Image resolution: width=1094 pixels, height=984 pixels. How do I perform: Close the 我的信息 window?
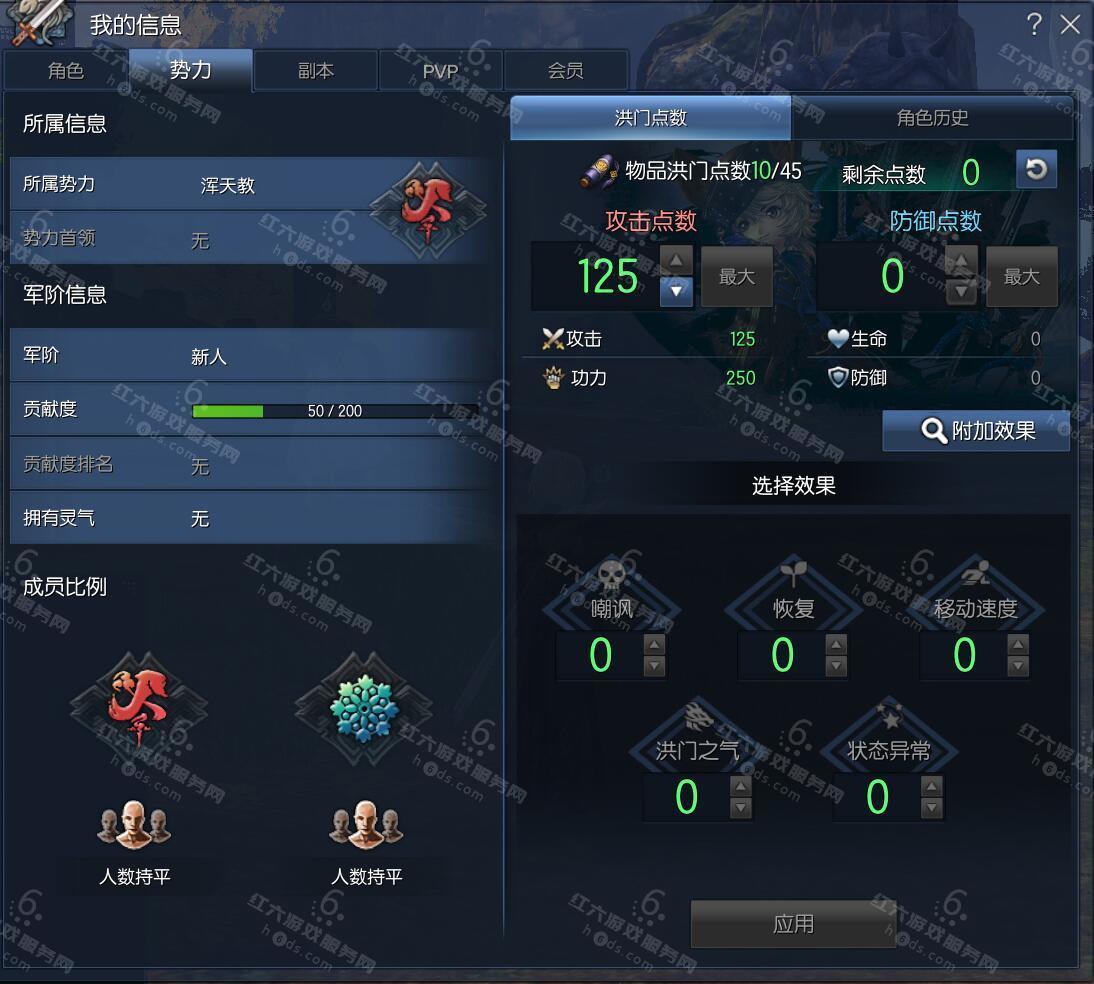[1070, 24]
